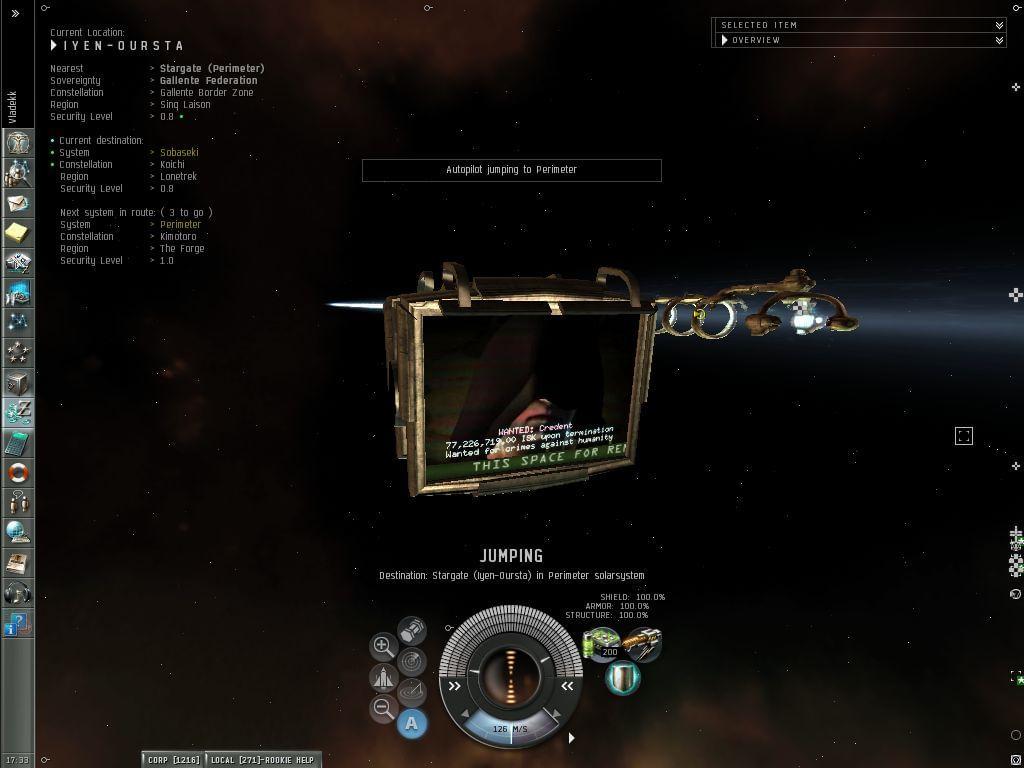
Task: Fire the turret weapon module
Action: [x=642, y=643]
